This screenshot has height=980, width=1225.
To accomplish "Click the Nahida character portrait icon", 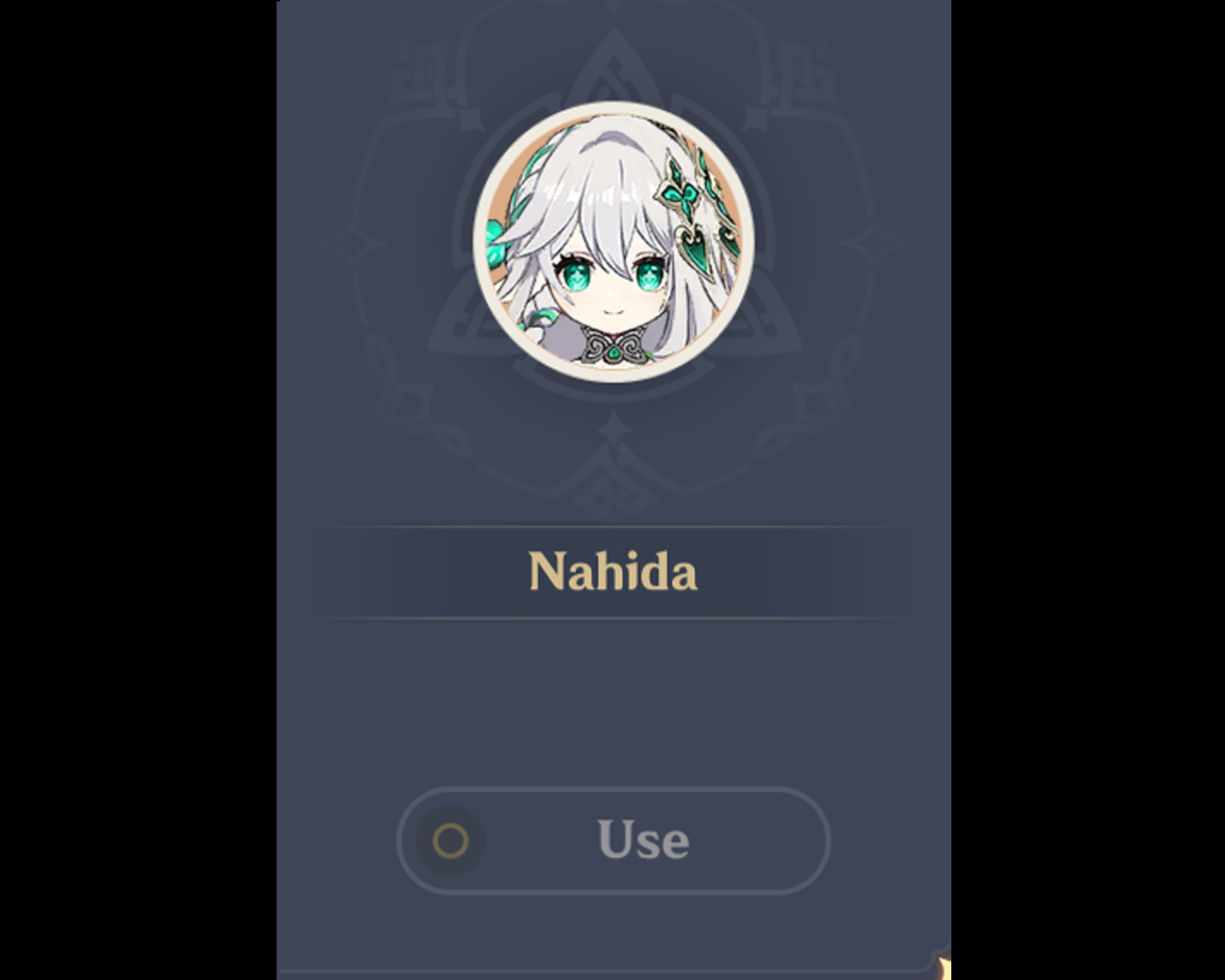I will pyautogui.click(x=613, y=245).
